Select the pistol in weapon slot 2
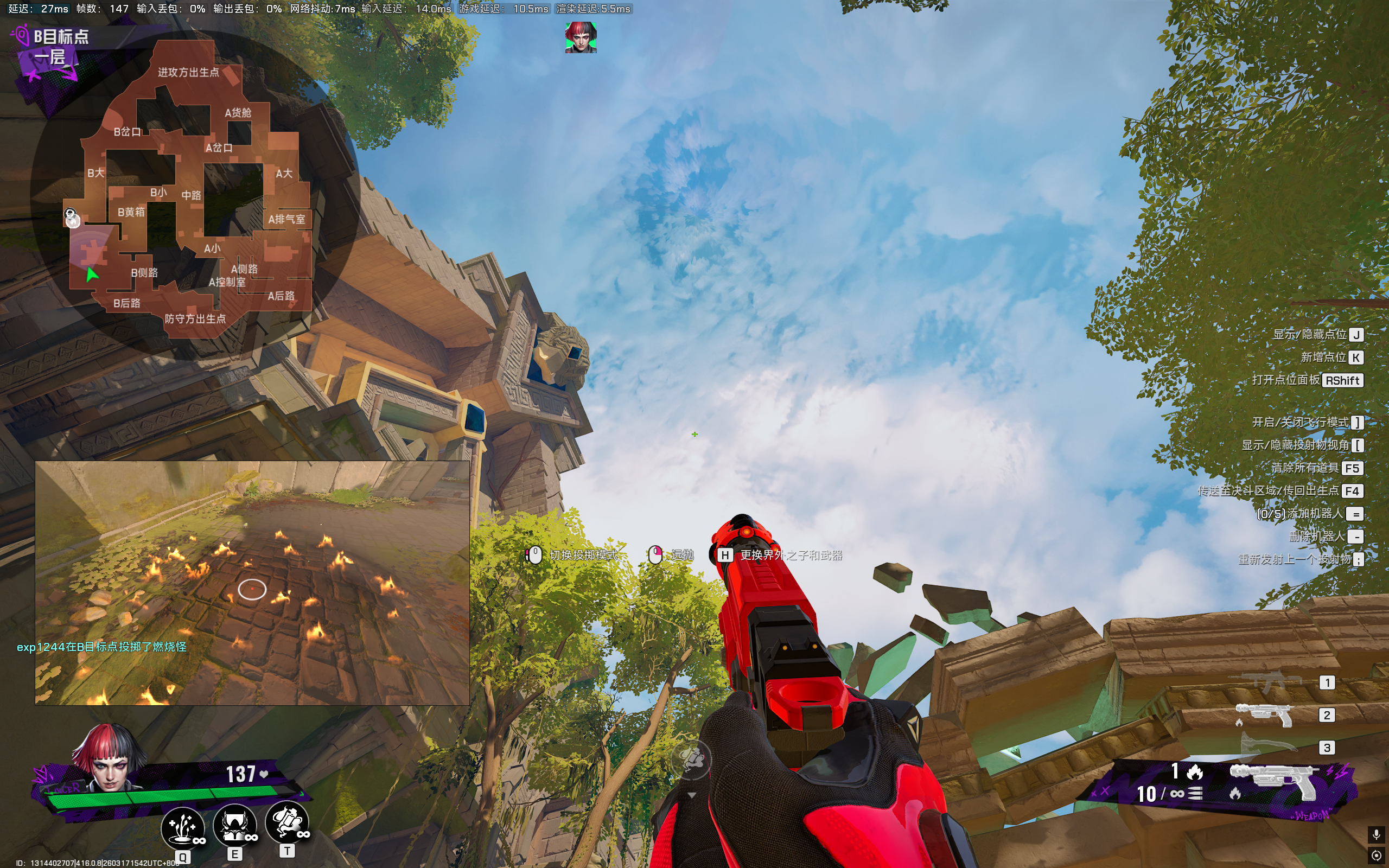The width and height of the screenshot is (1389, 868). [x=1265, y=714]
